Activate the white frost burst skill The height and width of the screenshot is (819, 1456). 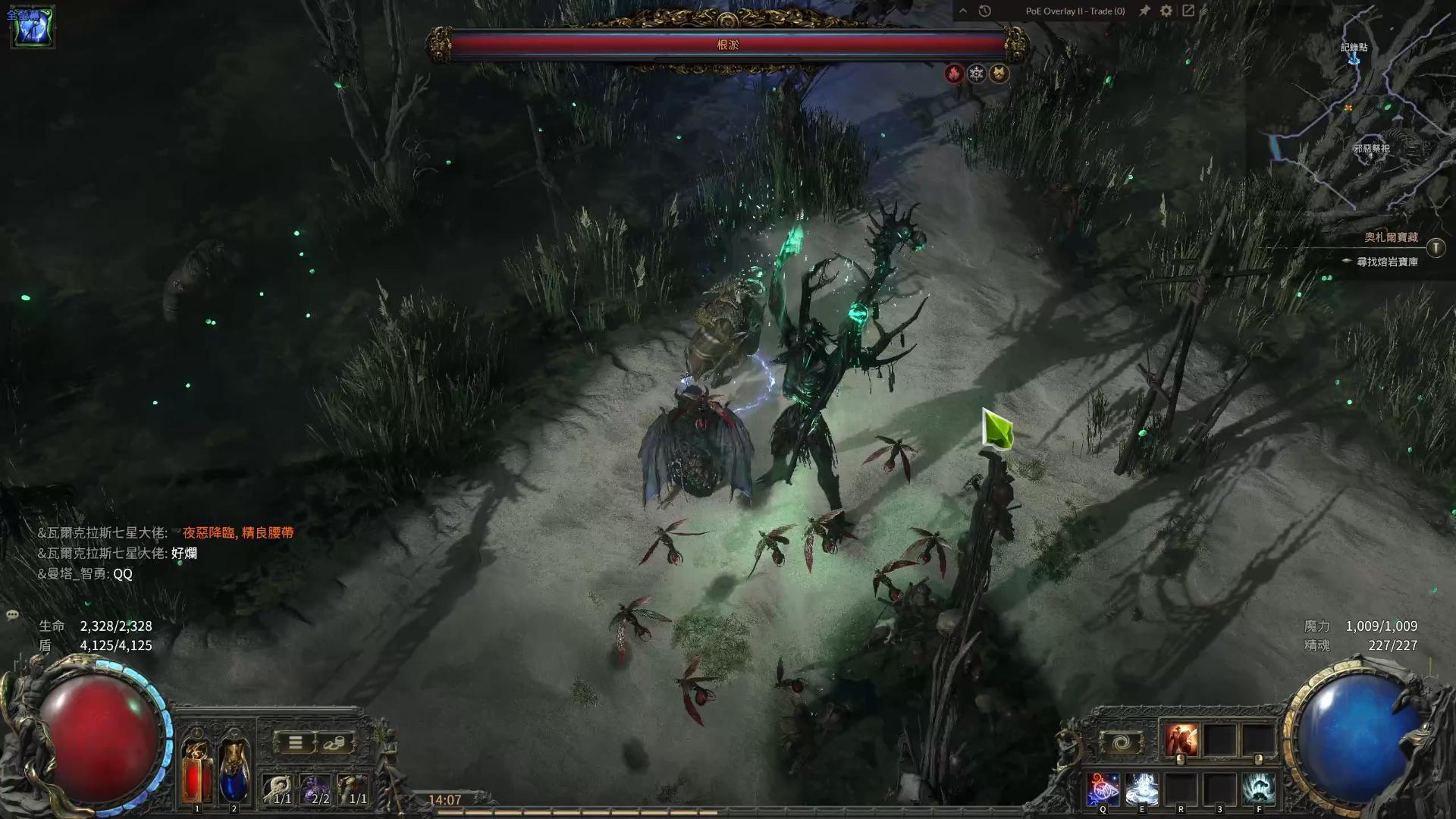pos(1141,789)
